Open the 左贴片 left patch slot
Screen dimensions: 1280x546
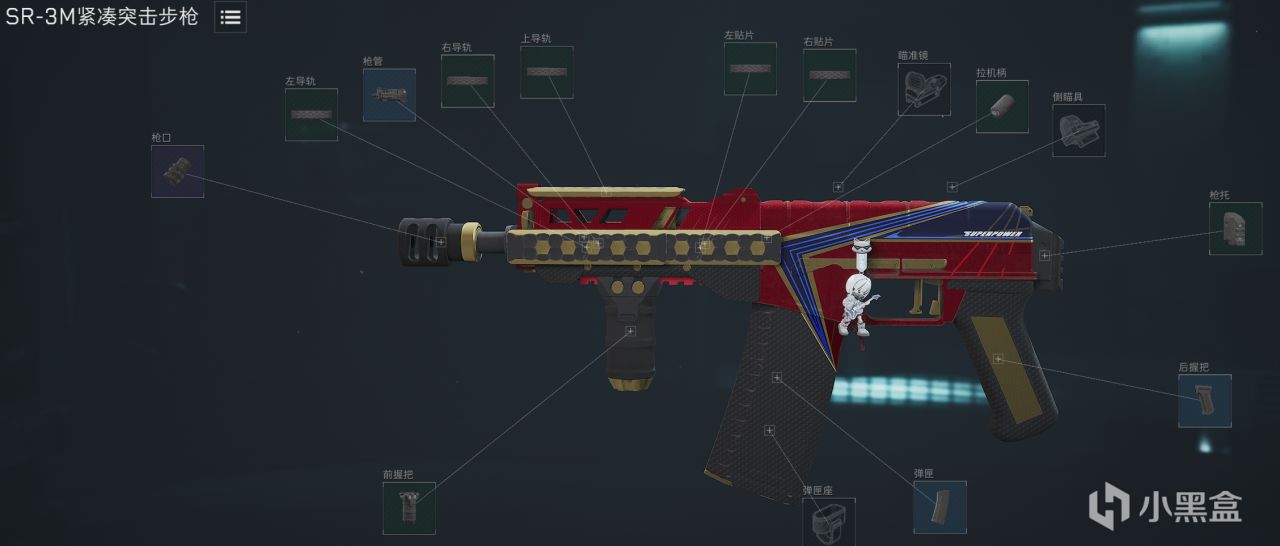pyautogui.click(x=750, y=69)
